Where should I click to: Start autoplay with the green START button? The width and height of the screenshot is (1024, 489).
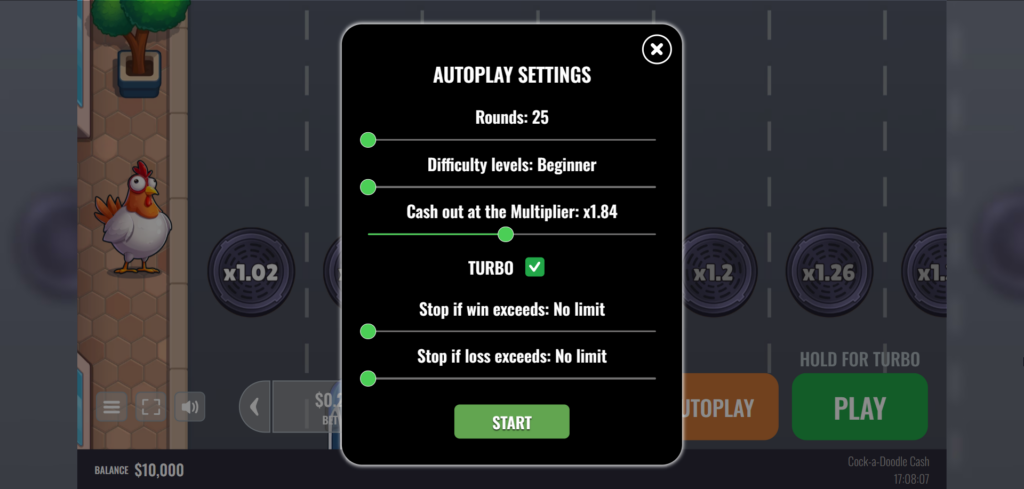[511, 422]
